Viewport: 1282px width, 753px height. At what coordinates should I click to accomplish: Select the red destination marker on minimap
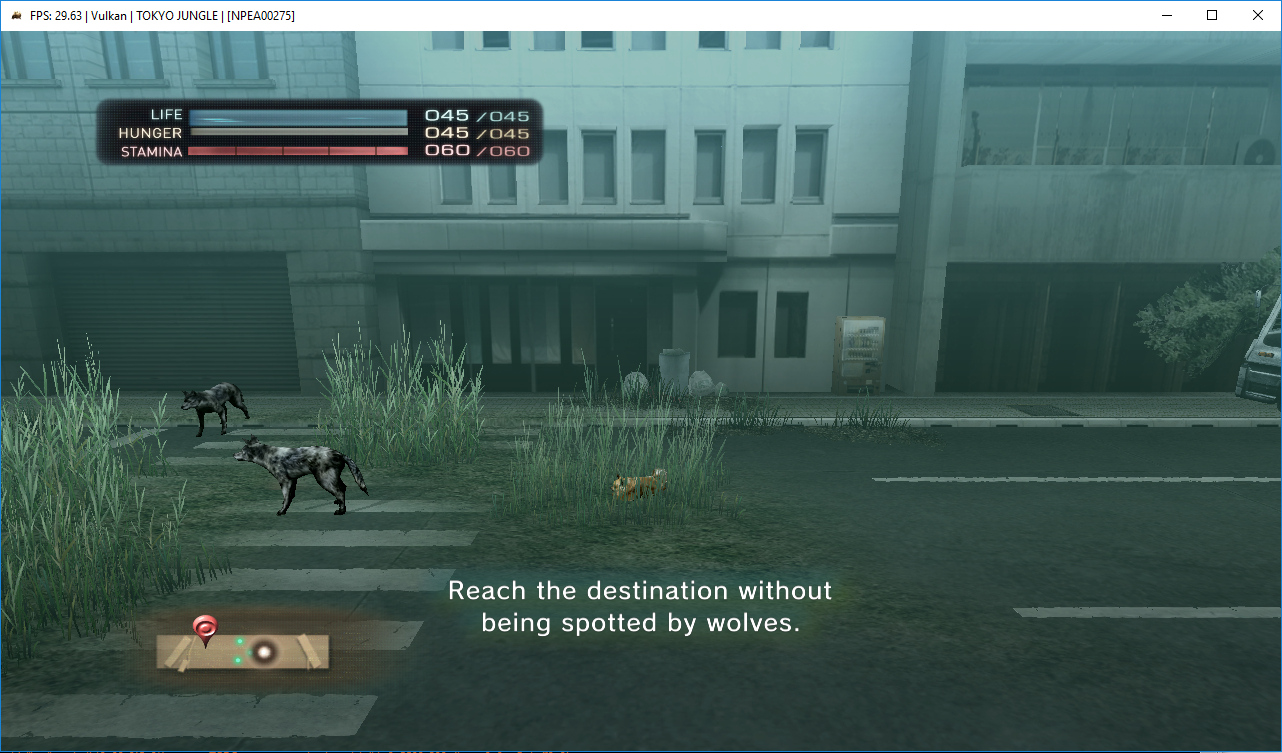[205, 628]
